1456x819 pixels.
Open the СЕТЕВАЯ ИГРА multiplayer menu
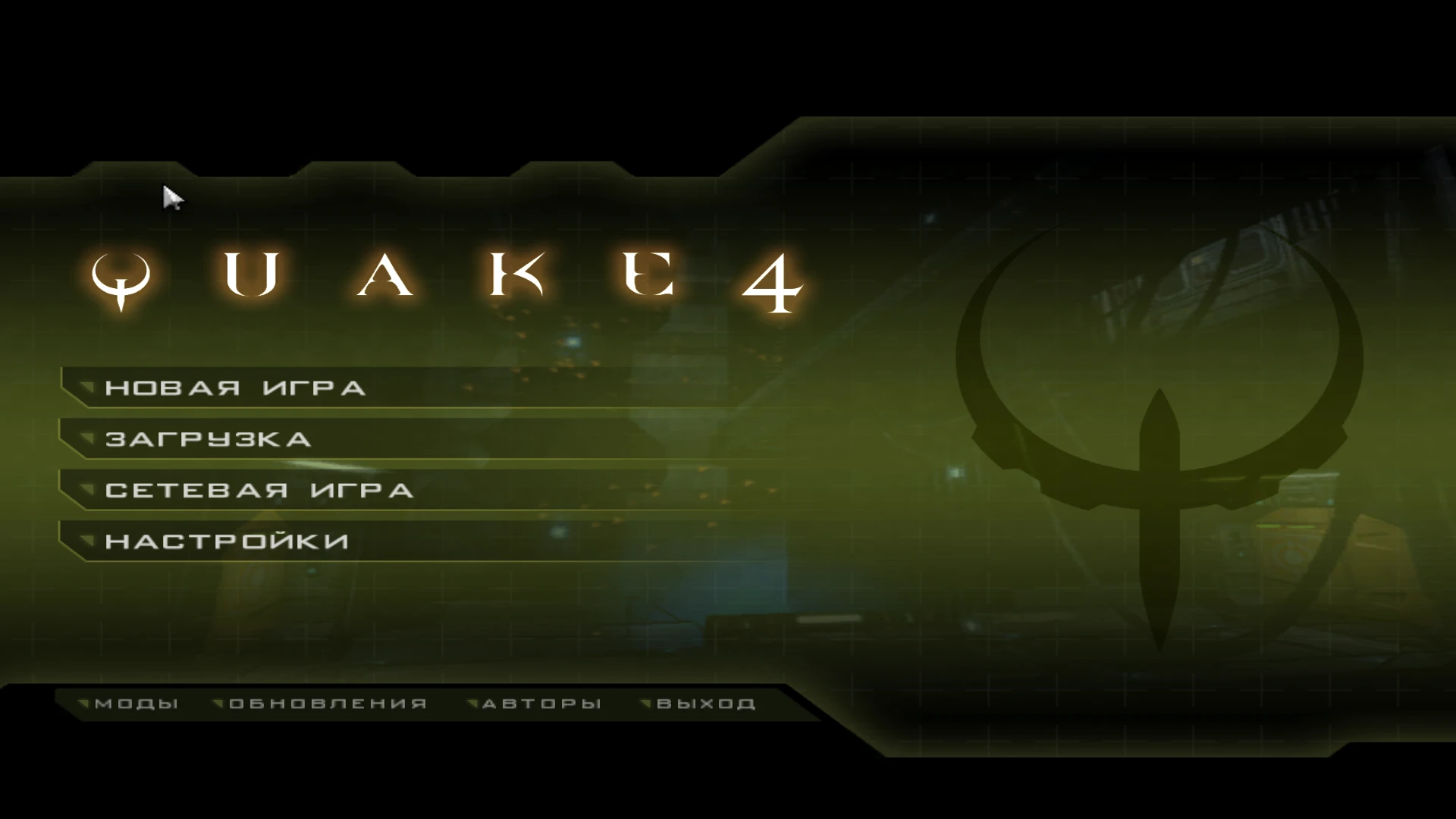point(259,491)
